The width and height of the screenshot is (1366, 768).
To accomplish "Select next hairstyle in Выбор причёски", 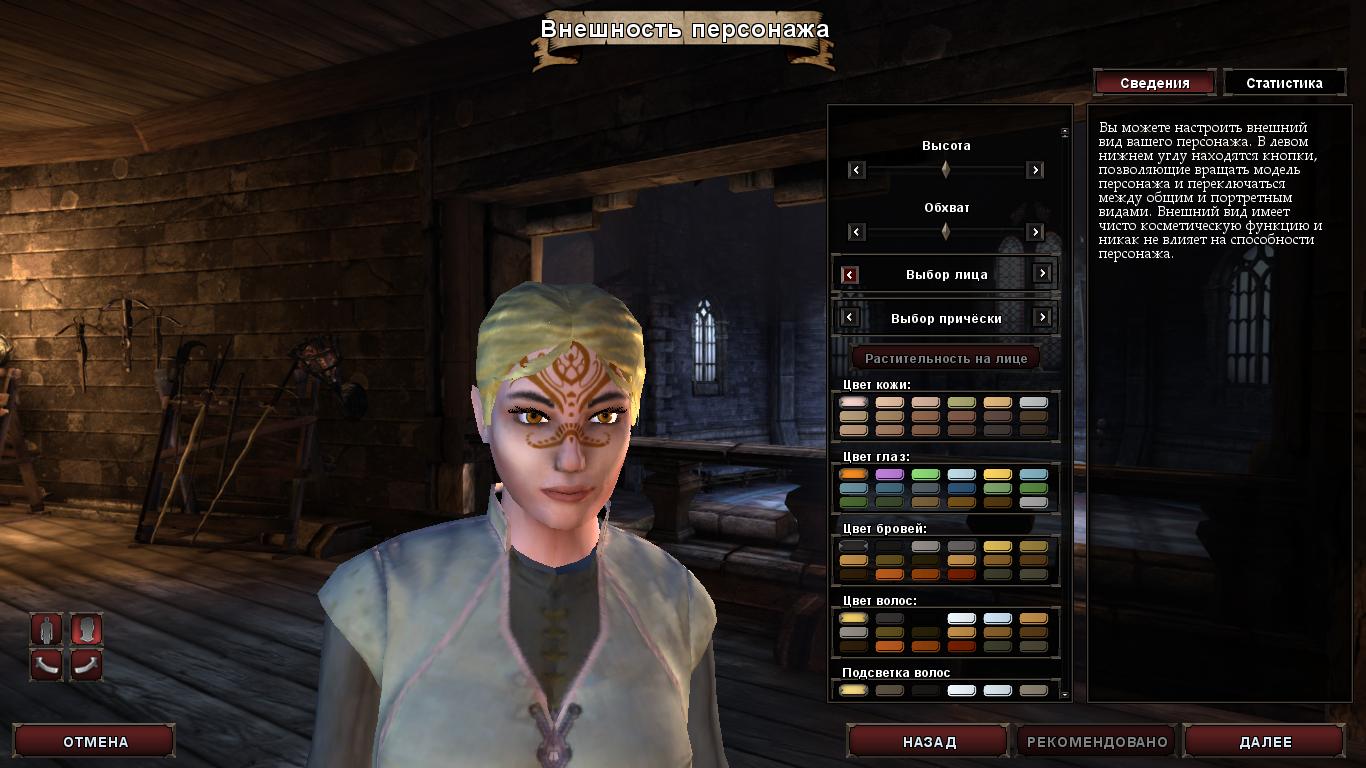I will pos(1042,317).
